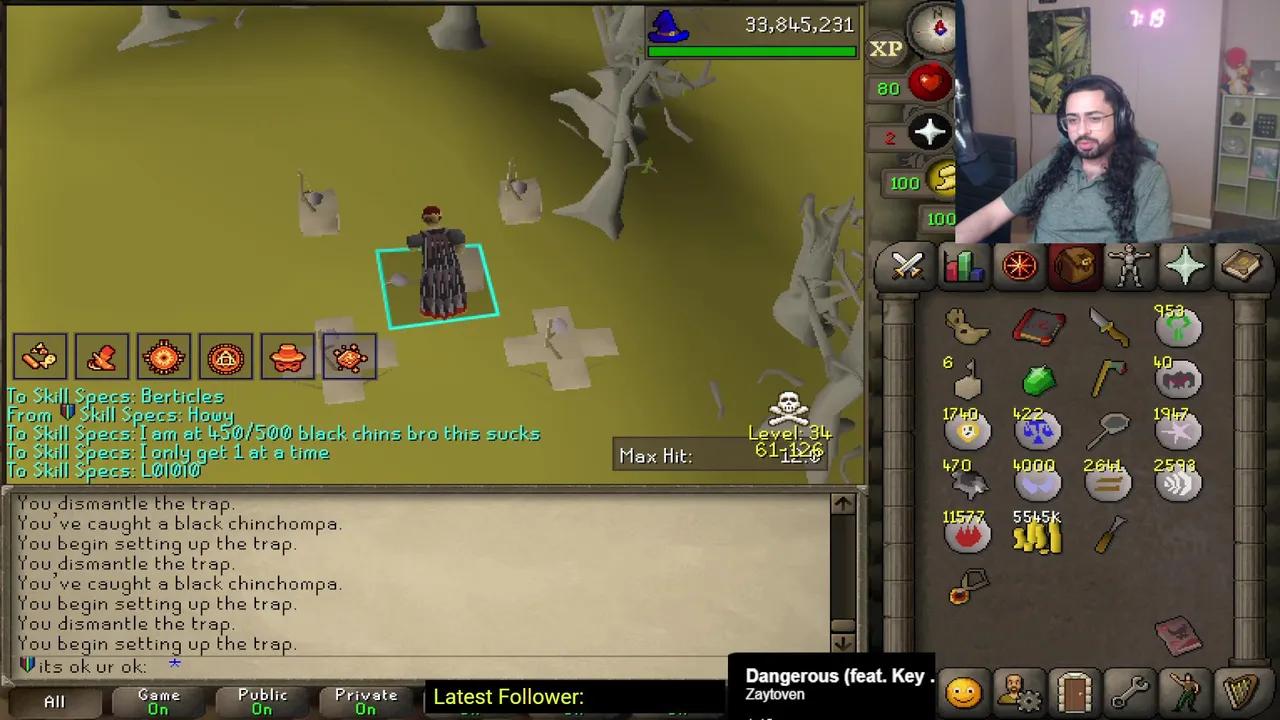View the Worn Equipment armor icon

1130,265
